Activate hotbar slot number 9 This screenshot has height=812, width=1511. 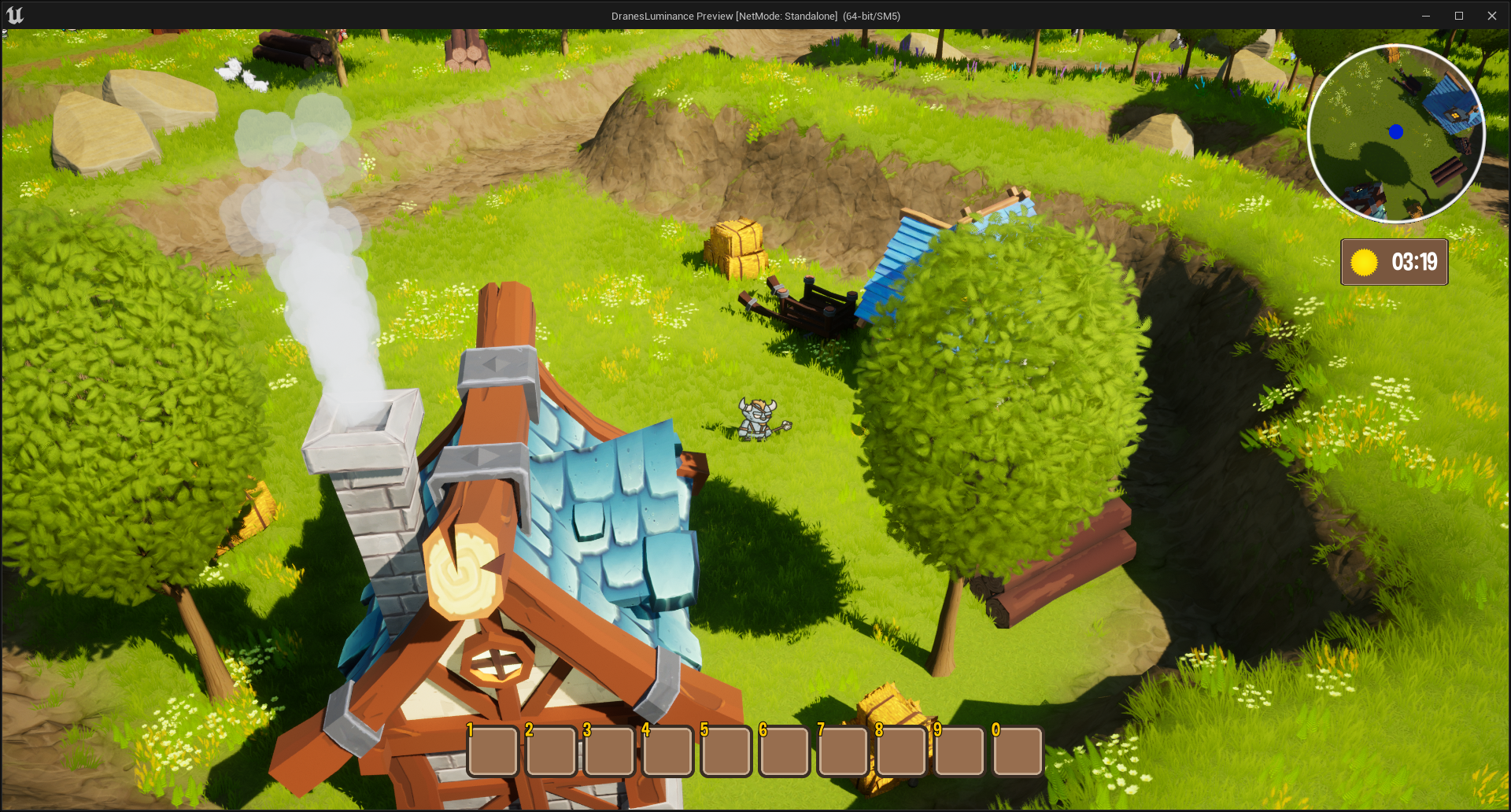[959, 751]
